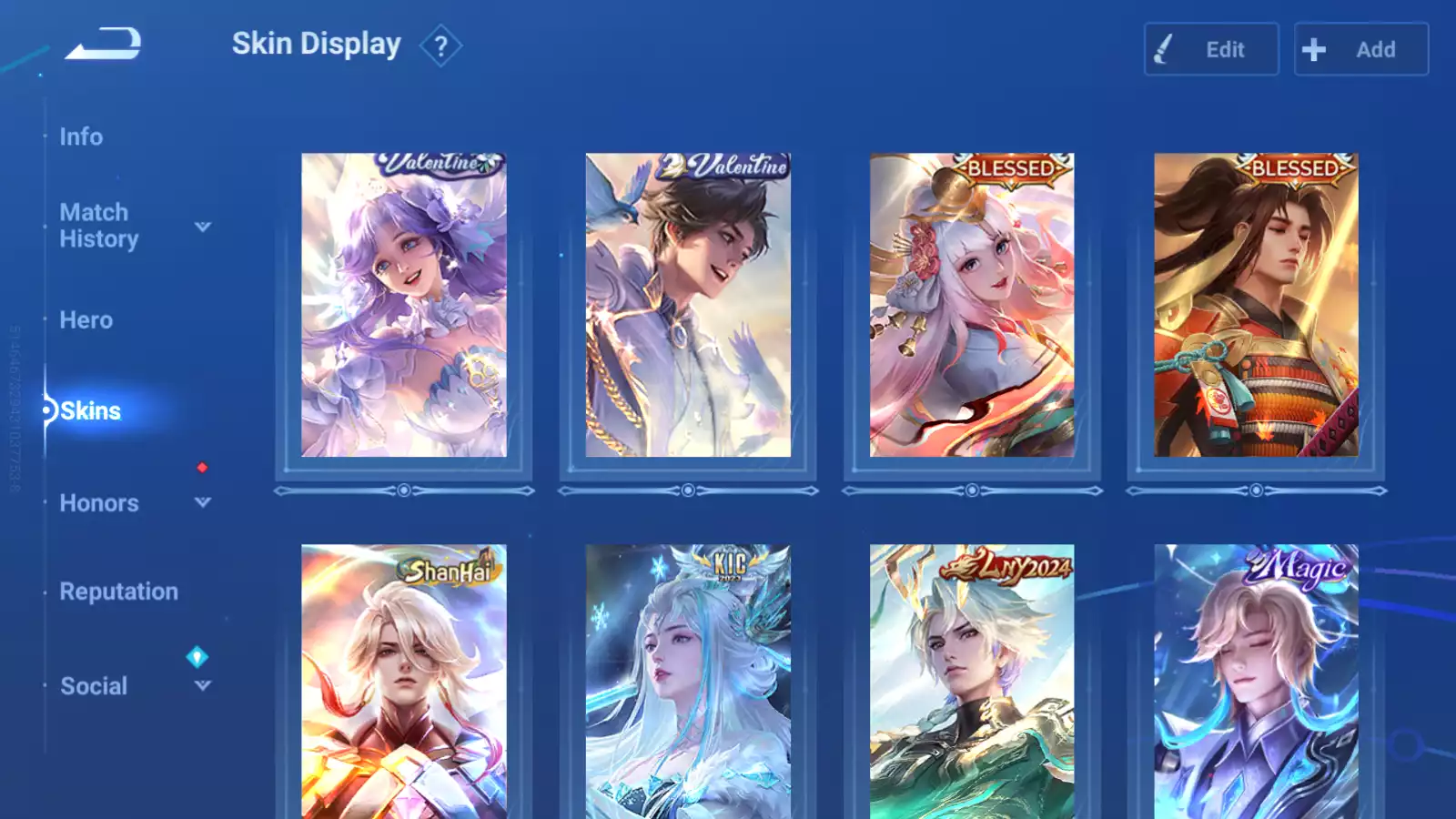Expand the Match History dropdown arrow
Screen dimensions: 1456x819
pos(203,227)
